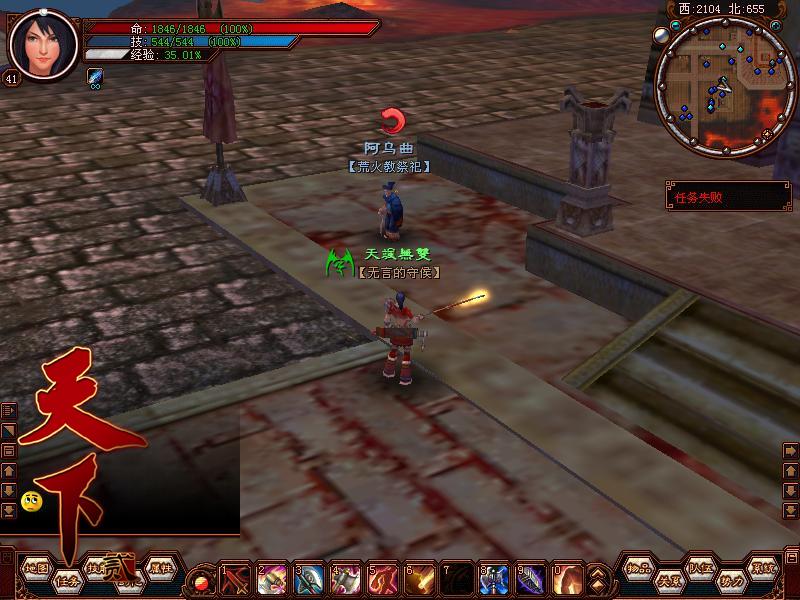Use the red warrior skill in slot 5

tap(384, 579)
